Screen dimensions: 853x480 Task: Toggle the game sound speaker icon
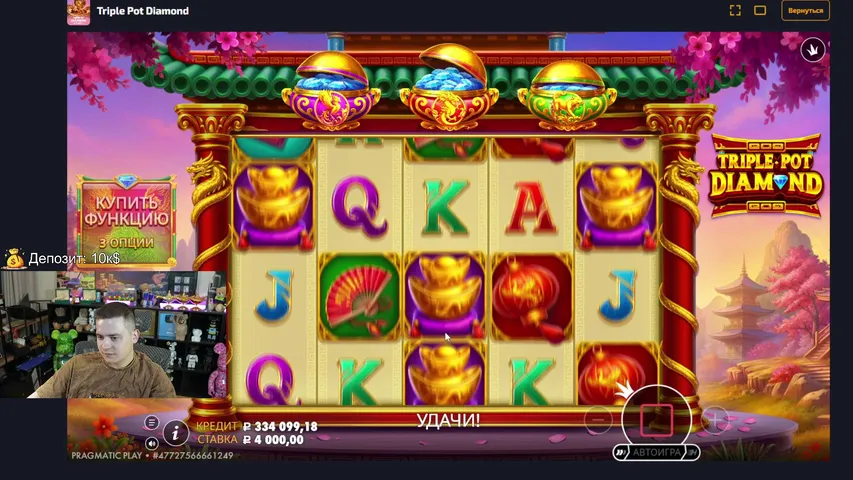pyautogui.click(x=152, y=443)
